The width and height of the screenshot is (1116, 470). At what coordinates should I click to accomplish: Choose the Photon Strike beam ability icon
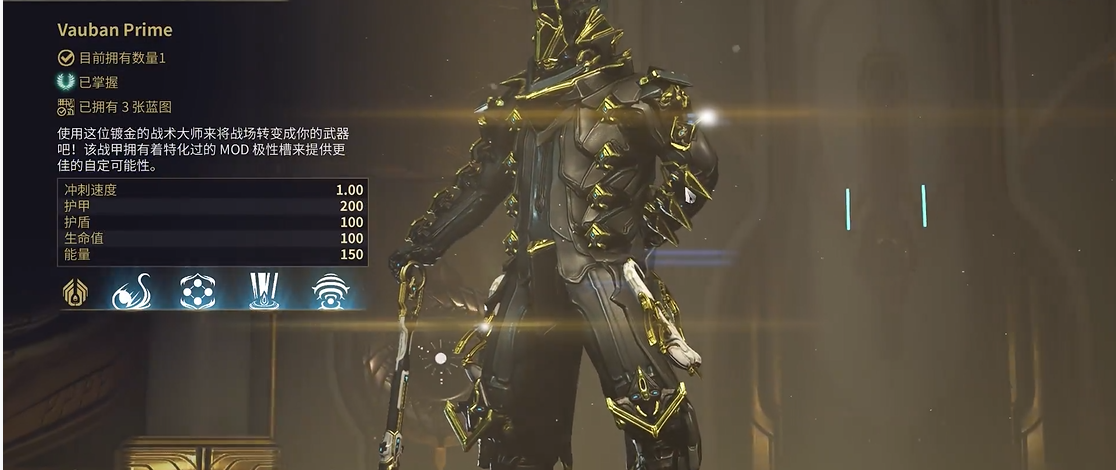coord(264,291)
